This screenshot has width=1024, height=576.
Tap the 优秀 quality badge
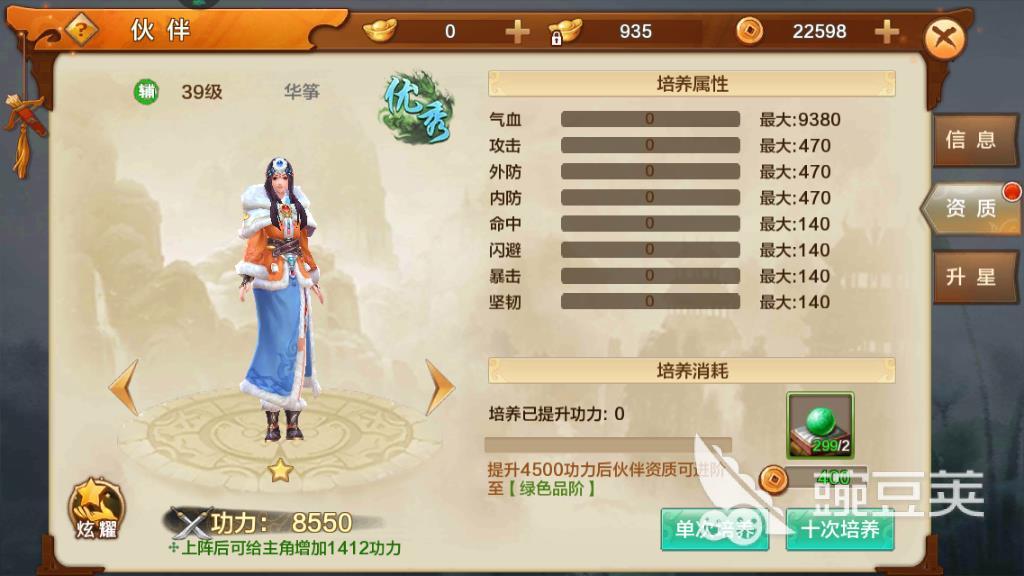tap(416, 112)
